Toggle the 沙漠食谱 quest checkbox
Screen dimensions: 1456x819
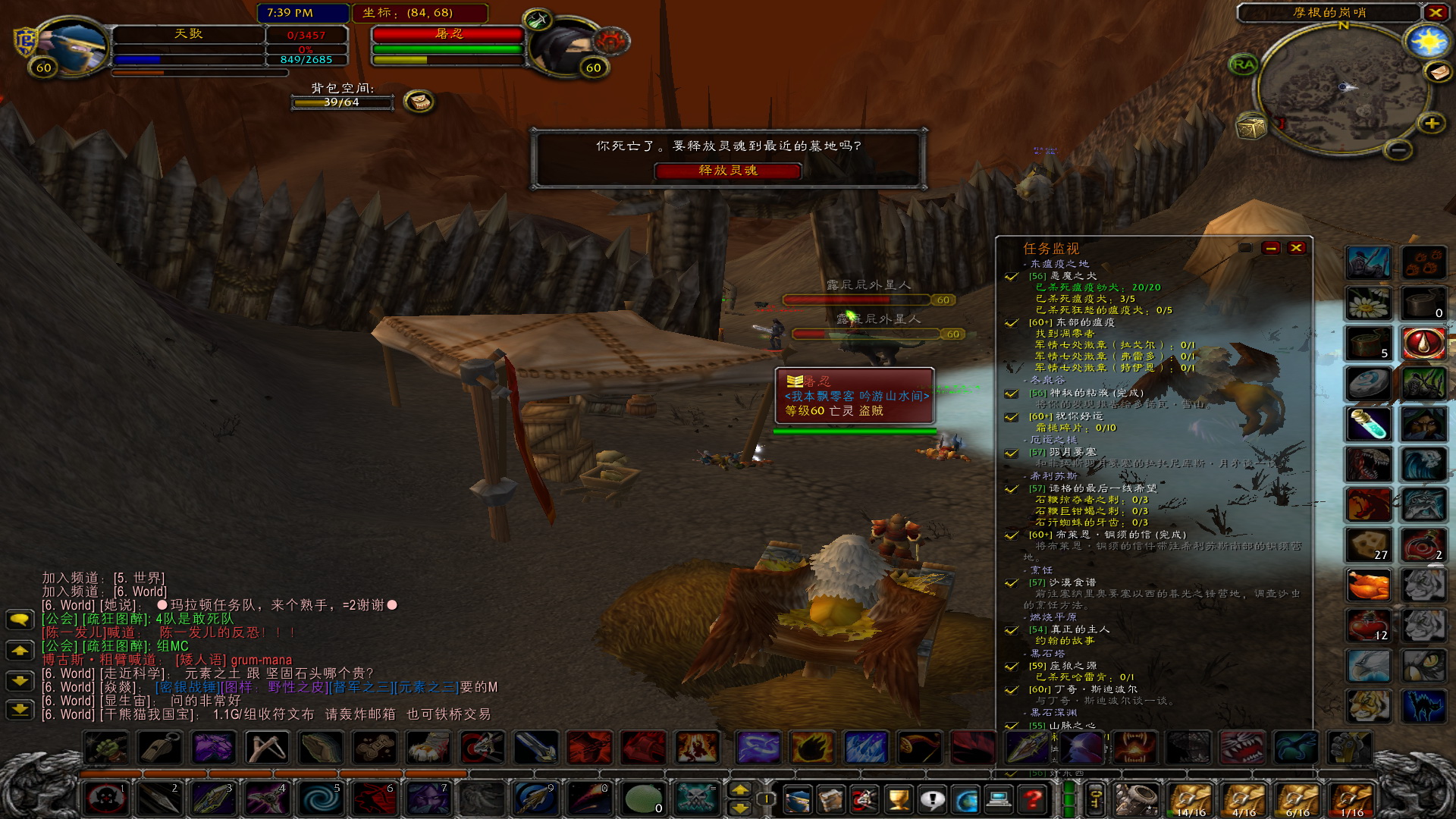point(1012,582)
